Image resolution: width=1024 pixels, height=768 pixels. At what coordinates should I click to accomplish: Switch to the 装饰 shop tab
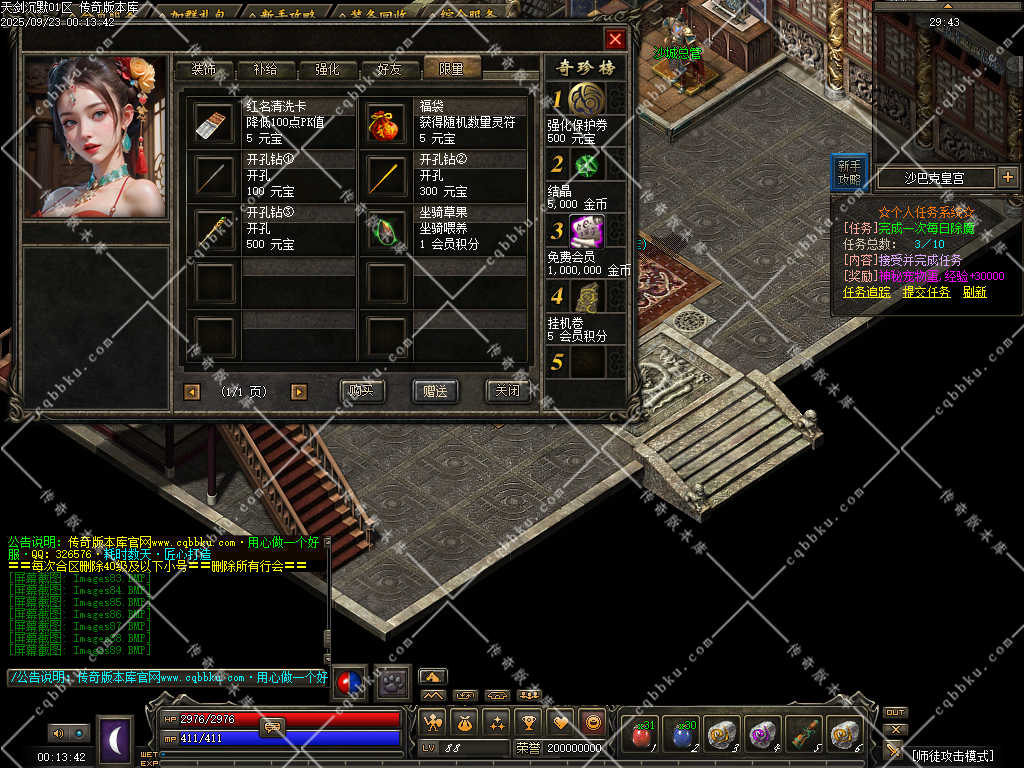204,69
